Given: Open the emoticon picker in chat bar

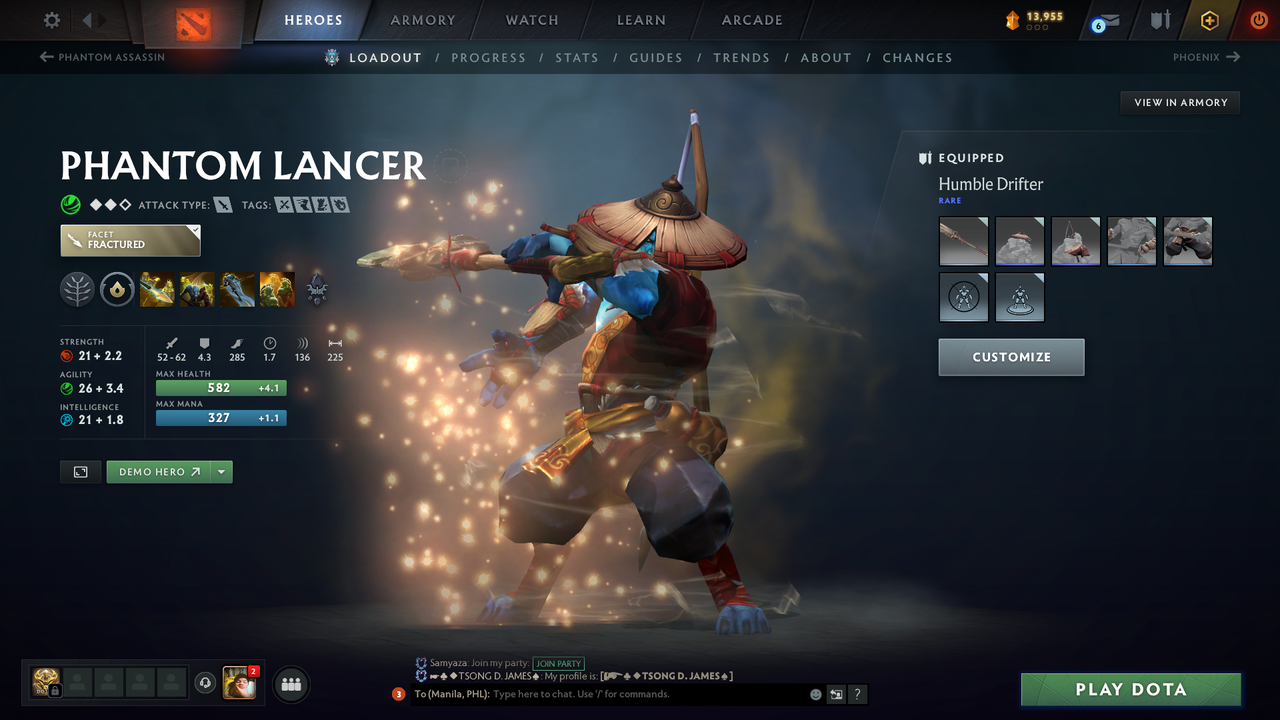Looking at the screenshot, I should (x=814, y=694).
